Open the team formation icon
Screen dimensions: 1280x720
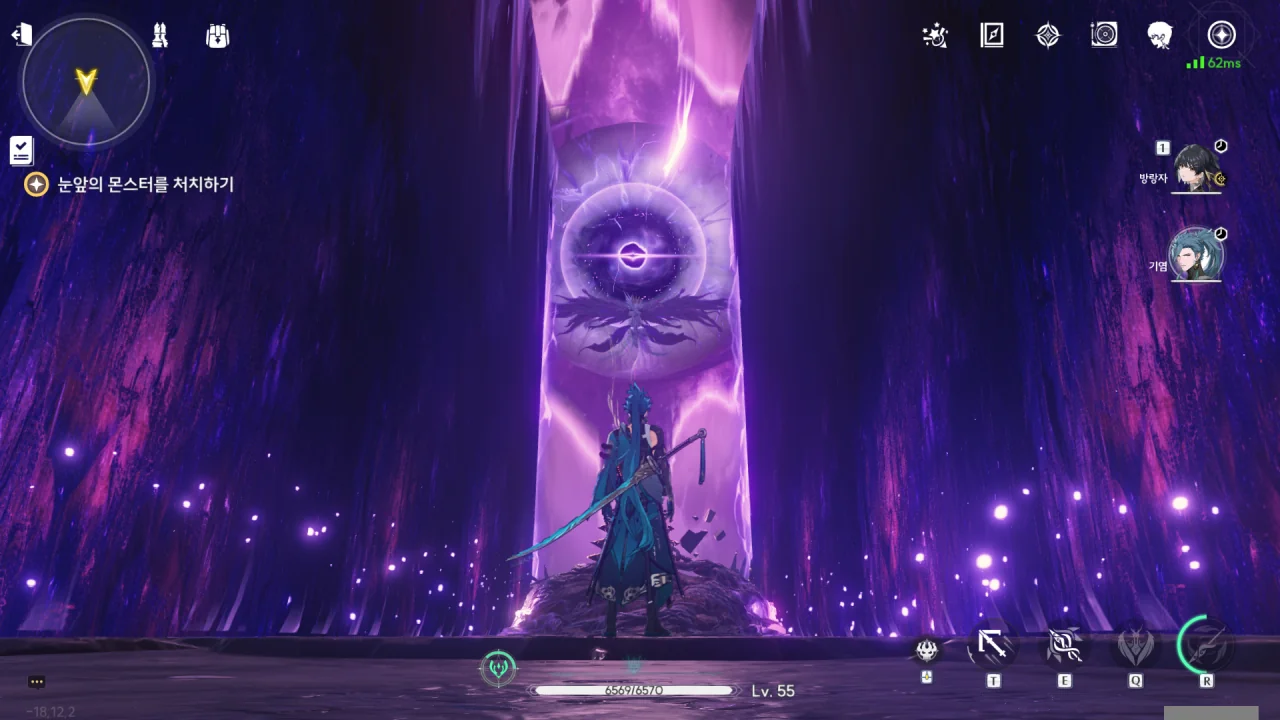(x=160, y=36)
